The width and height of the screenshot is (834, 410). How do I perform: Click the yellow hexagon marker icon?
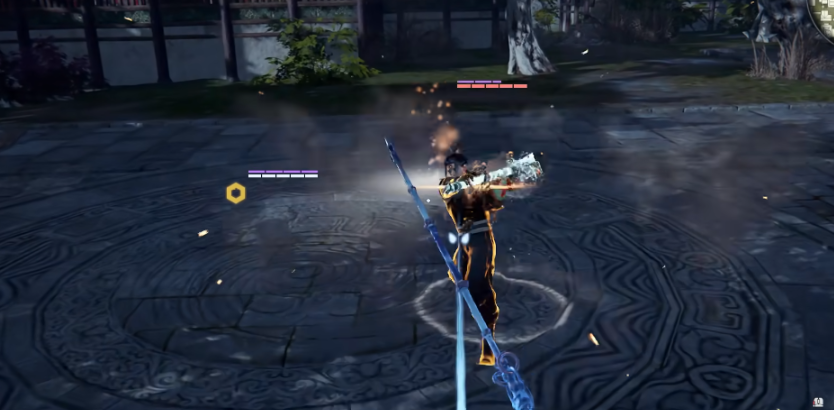coord(236,193)
